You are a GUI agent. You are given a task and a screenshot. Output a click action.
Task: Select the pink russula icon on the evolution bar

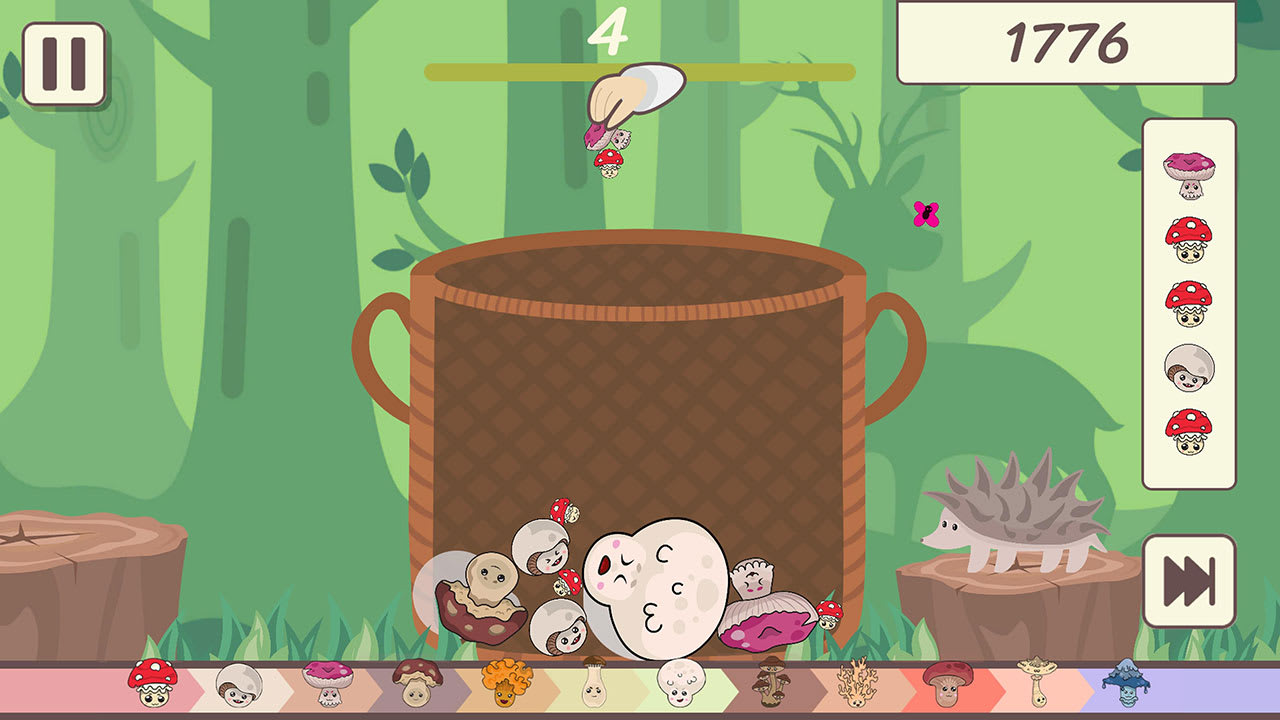[x=326, y=685]
